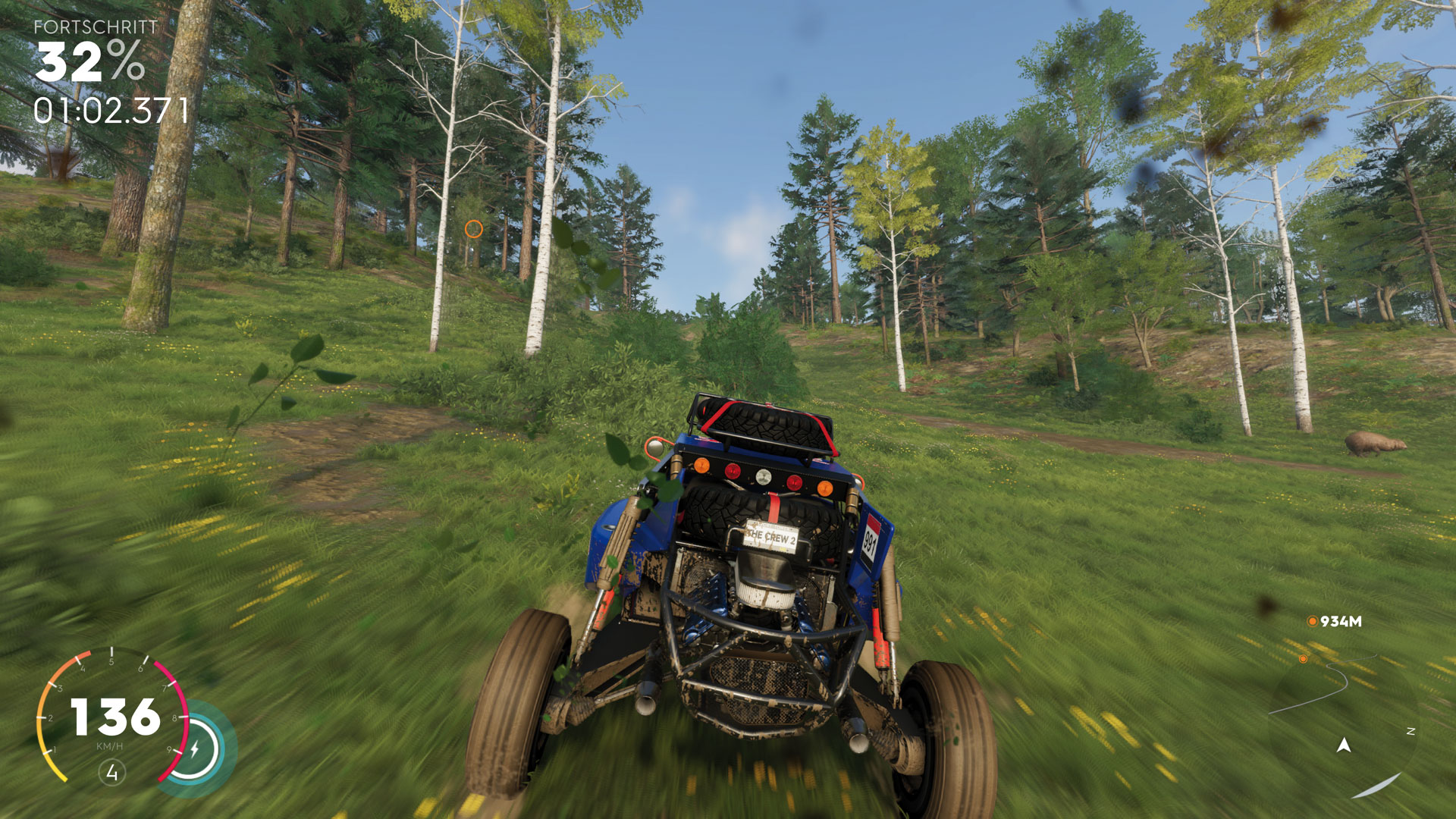Select the orange checkpoint ring marker

[473, 228]
